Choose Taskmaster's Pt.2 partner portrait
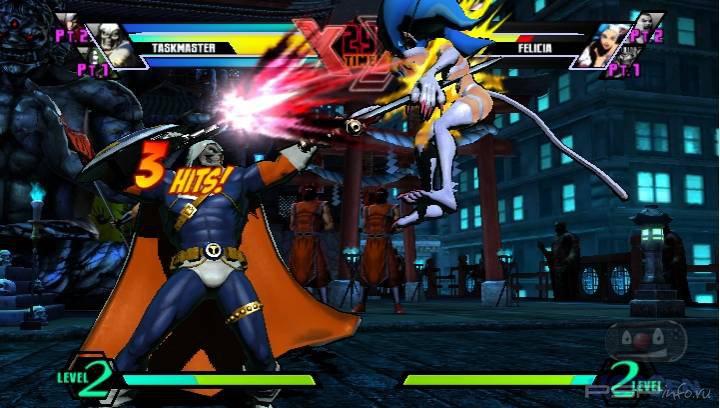This screenshot has width=720, height=408. pyautogui.click(x=68, y=22)
